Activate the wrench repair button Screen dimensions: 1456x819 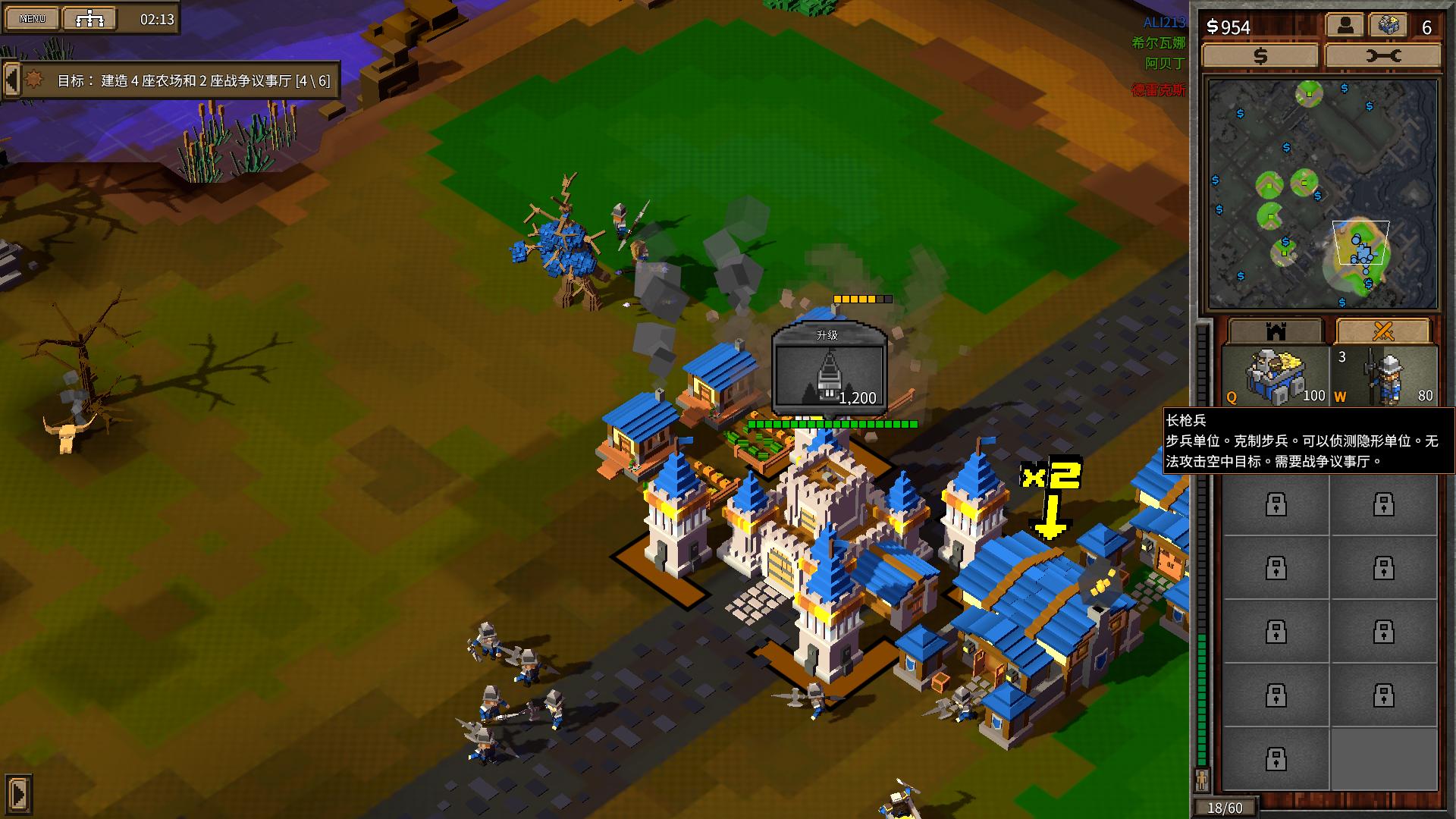1382,56
